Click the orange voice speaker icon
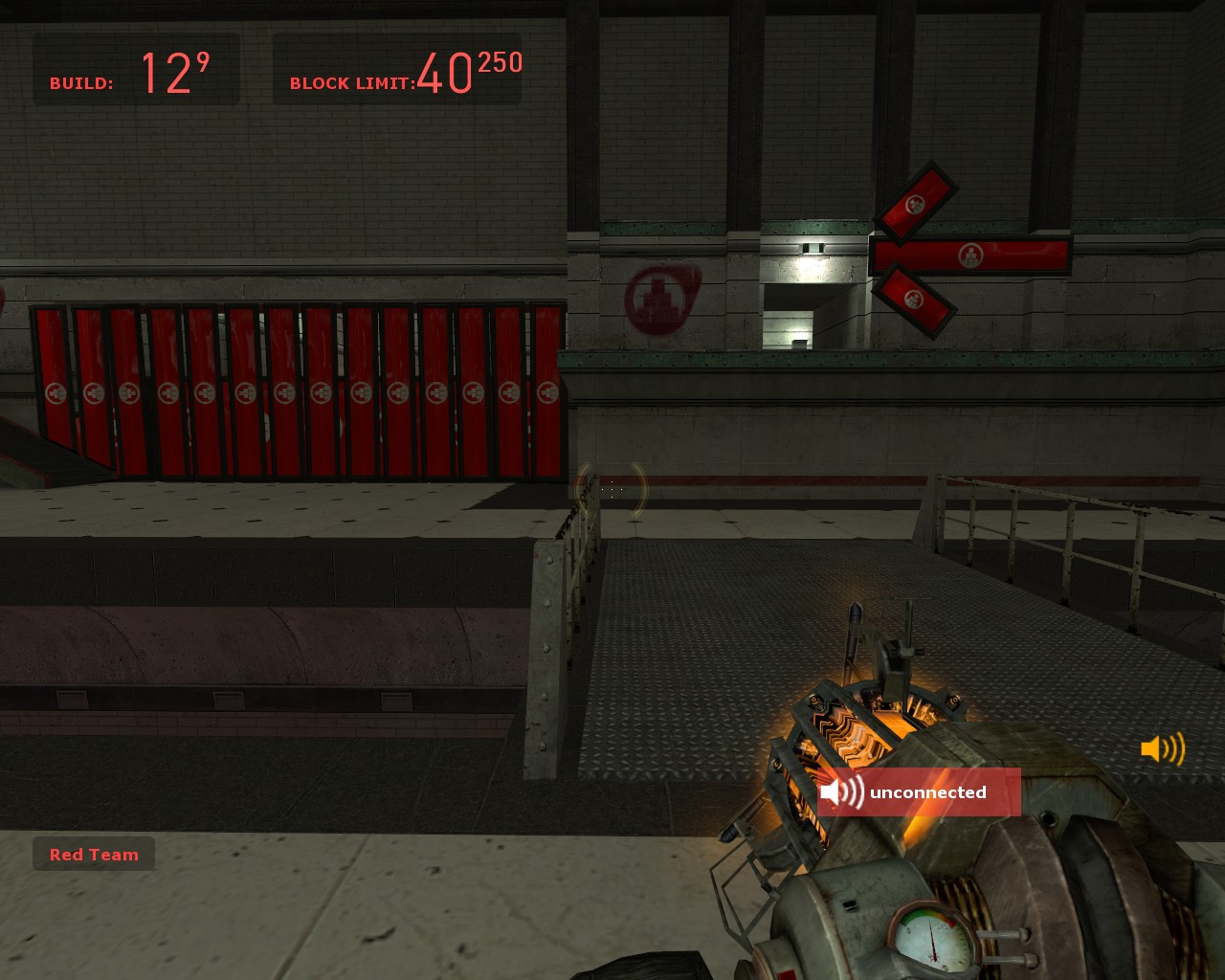This screenshot has width=1225, height=980. (1163, 748)
